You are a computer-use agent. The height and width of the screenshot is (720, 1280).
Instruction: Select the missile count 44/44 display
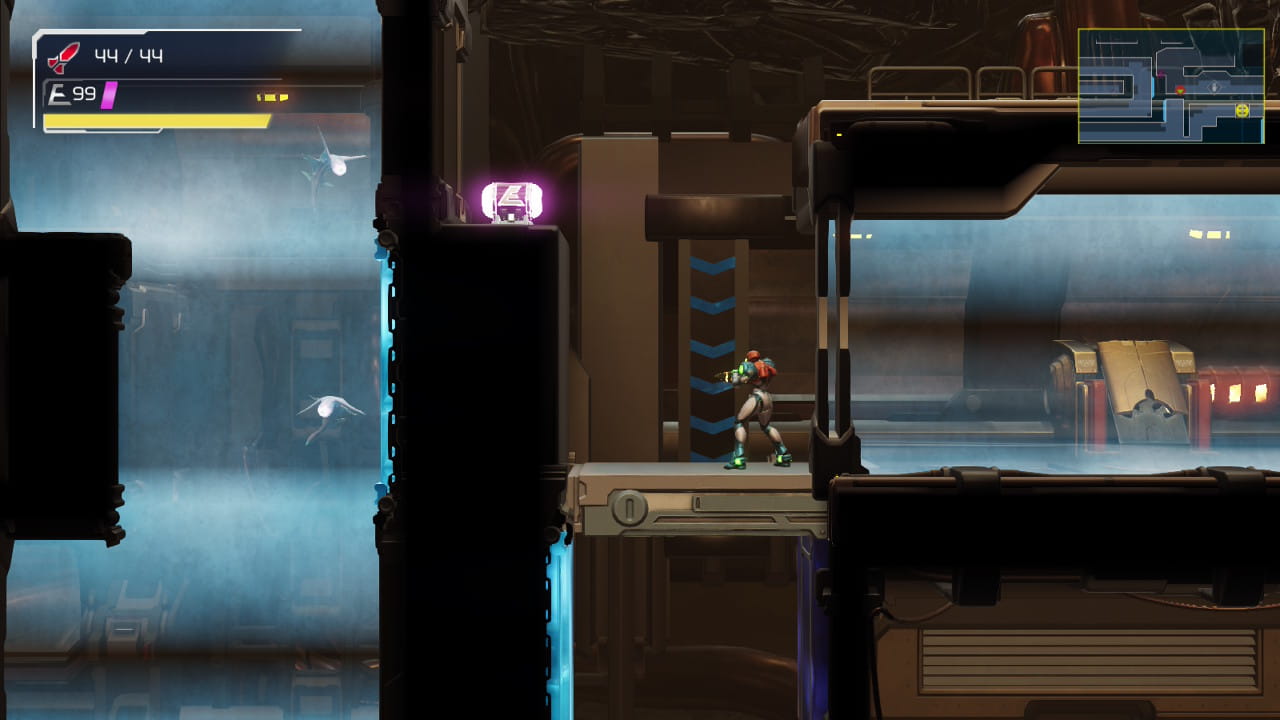[128, 56]
